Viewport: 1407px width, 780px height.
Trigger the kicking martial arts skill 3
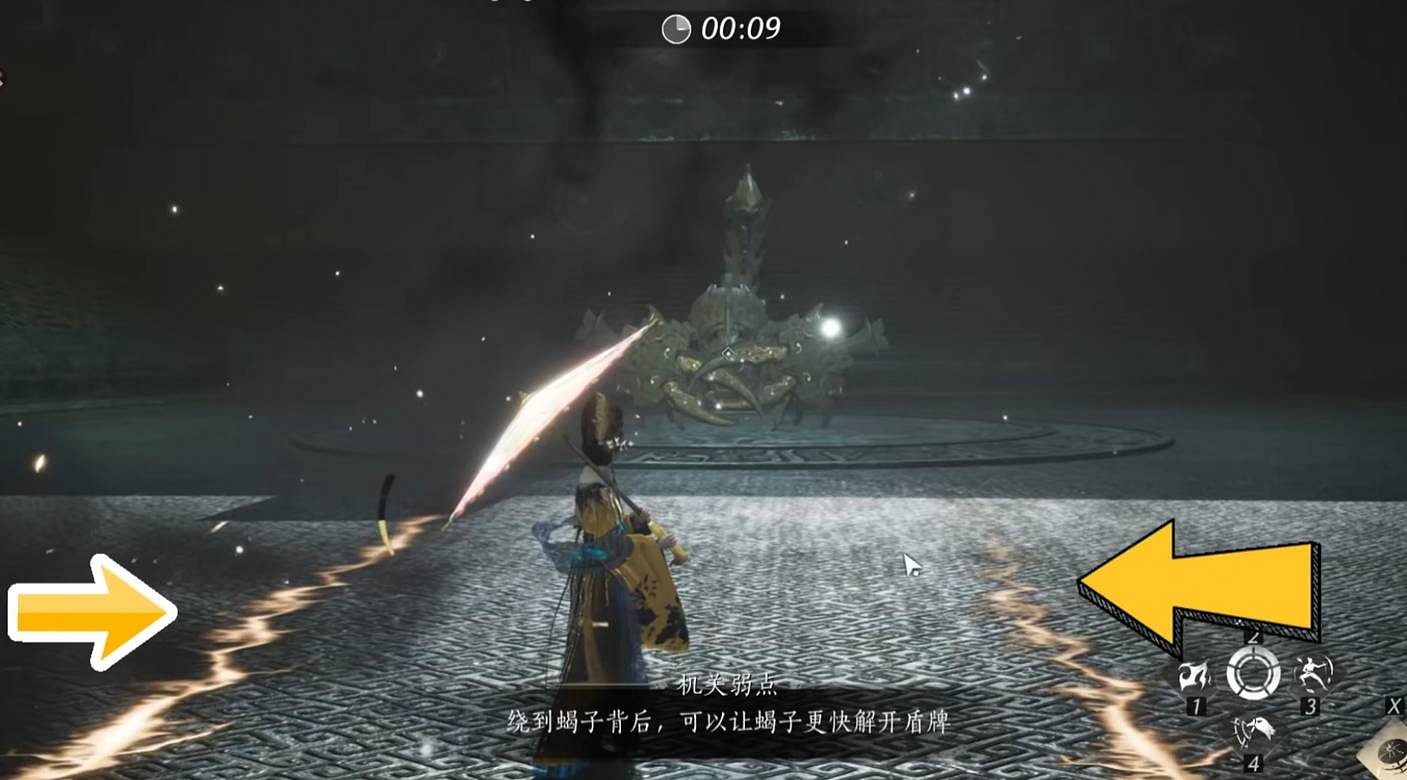click(1314, 674)
